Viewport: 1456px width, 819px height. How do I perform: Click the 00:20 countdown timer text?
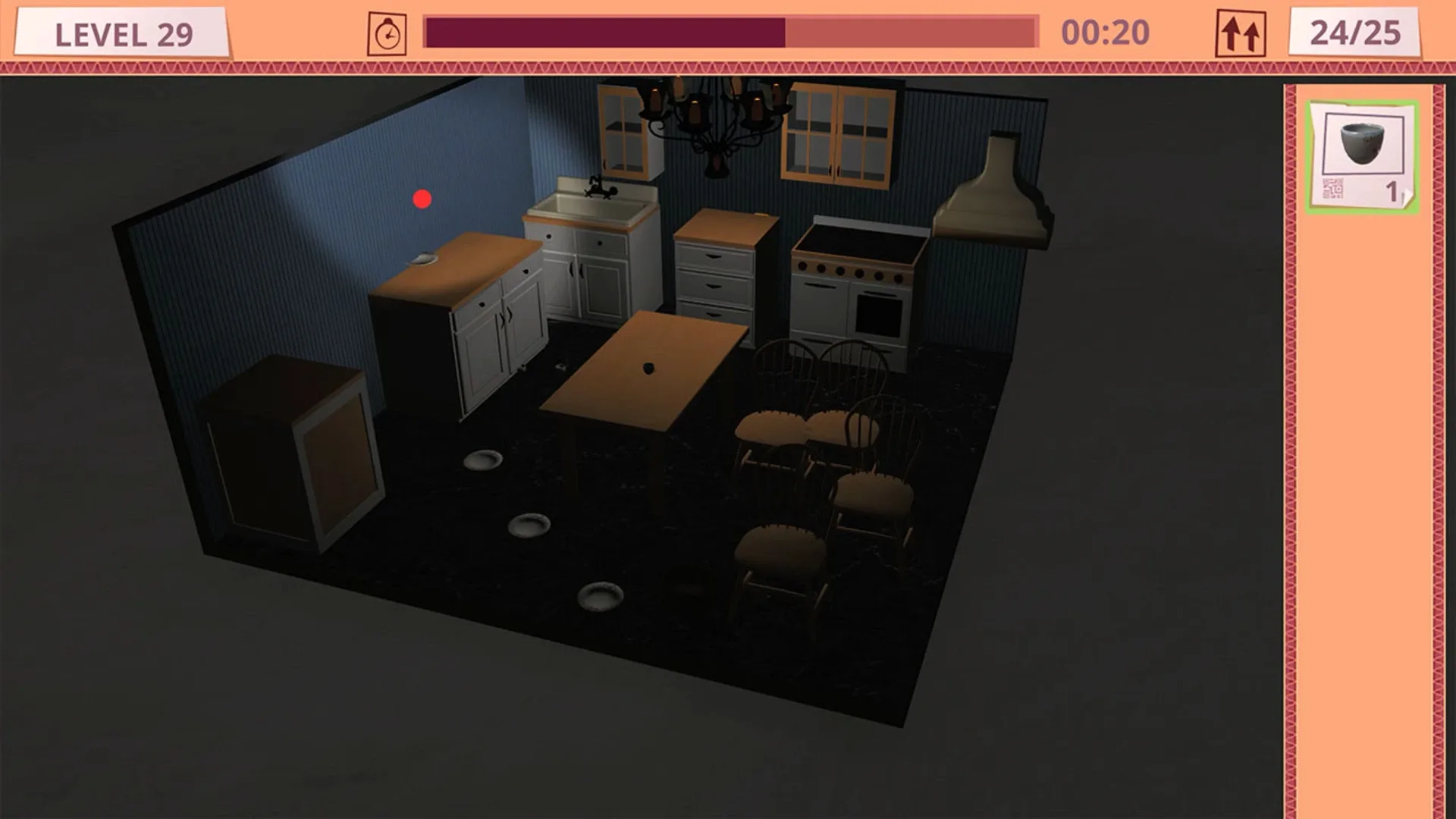[1105, 32]
